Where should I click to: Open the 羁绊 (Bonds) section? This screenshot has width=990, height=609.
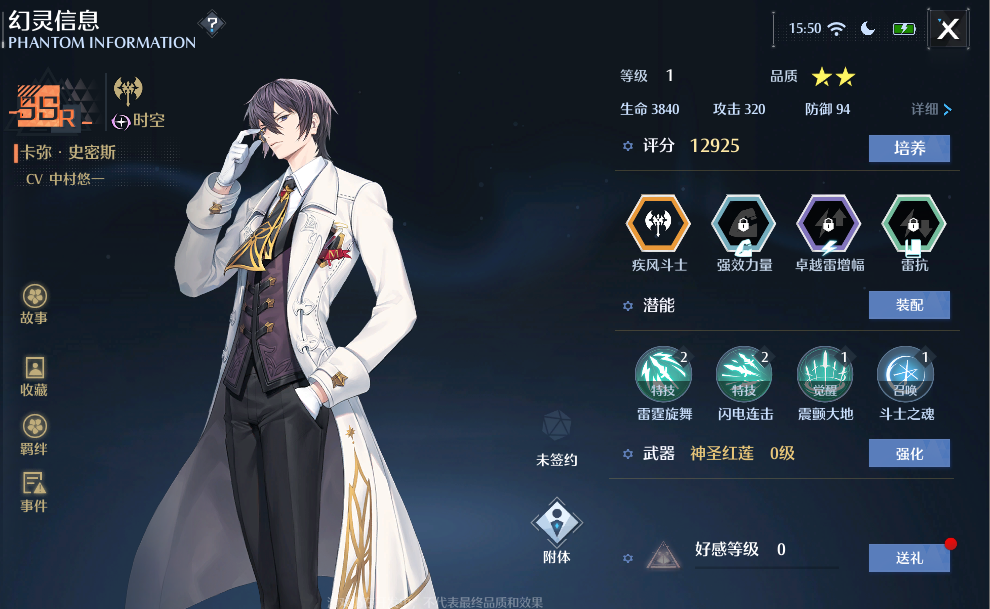(34, 434)
